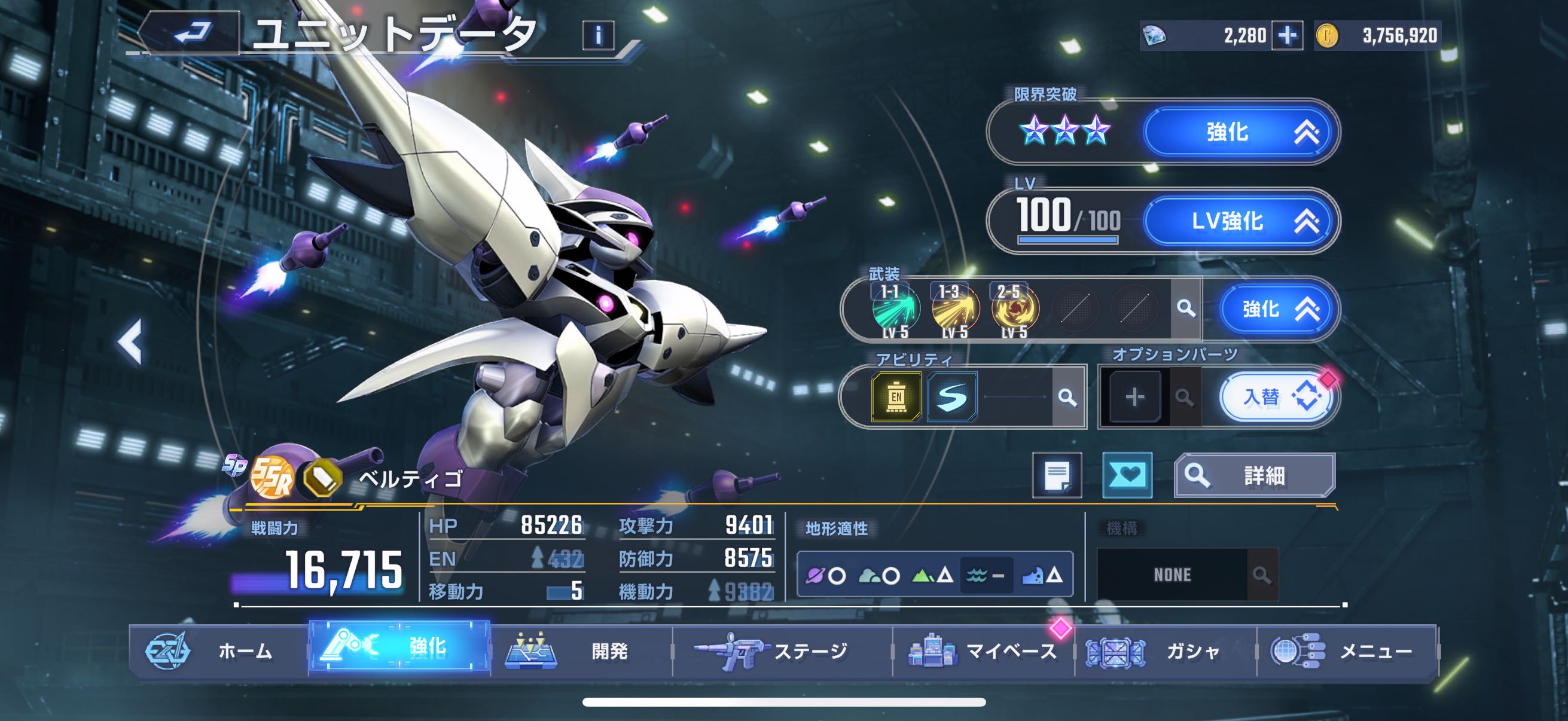Select the red 2-5 weapon icon
This screenshot has height=721, width=1568.
tap(1015, 308)
